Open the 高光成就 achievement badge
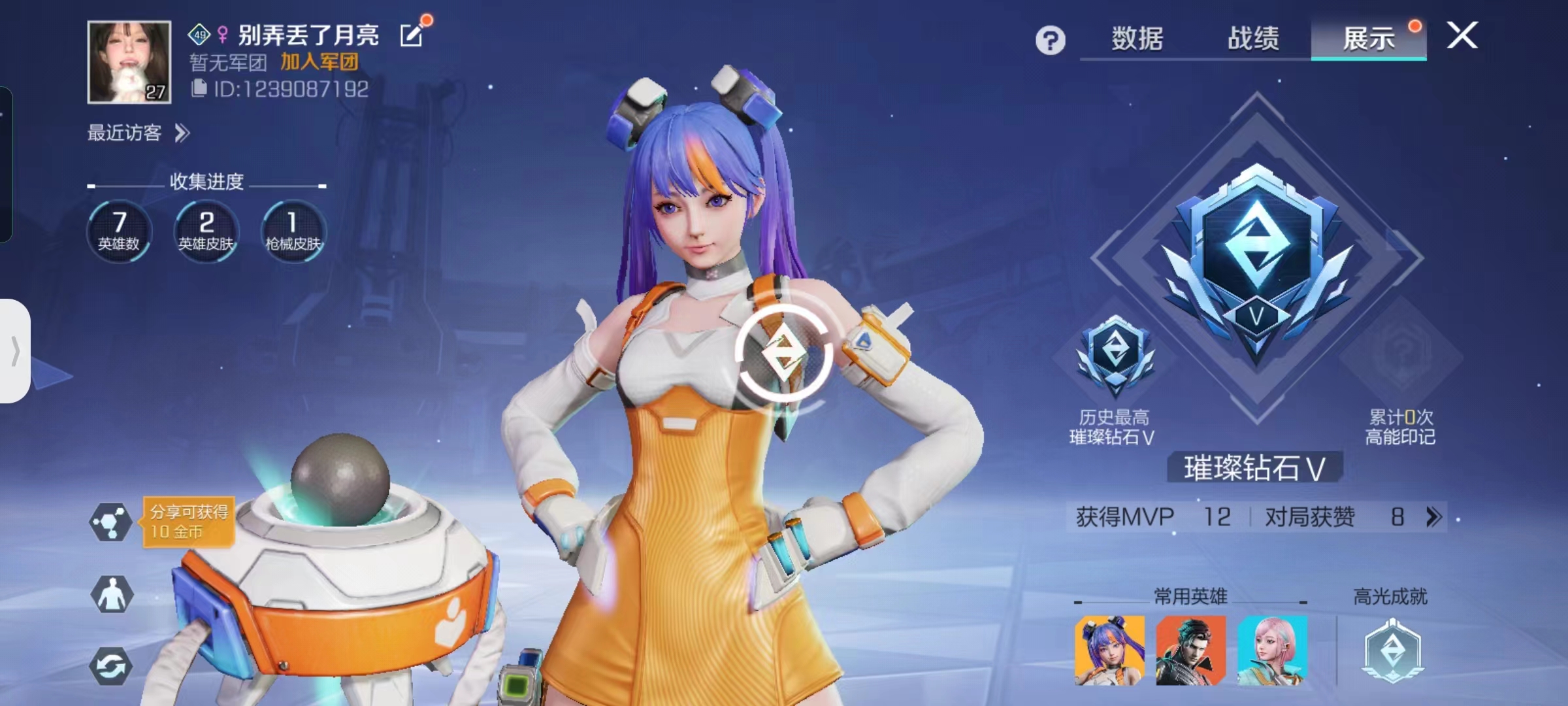This screenshot has height=706, width=1568. click(x=1392, y=650)
